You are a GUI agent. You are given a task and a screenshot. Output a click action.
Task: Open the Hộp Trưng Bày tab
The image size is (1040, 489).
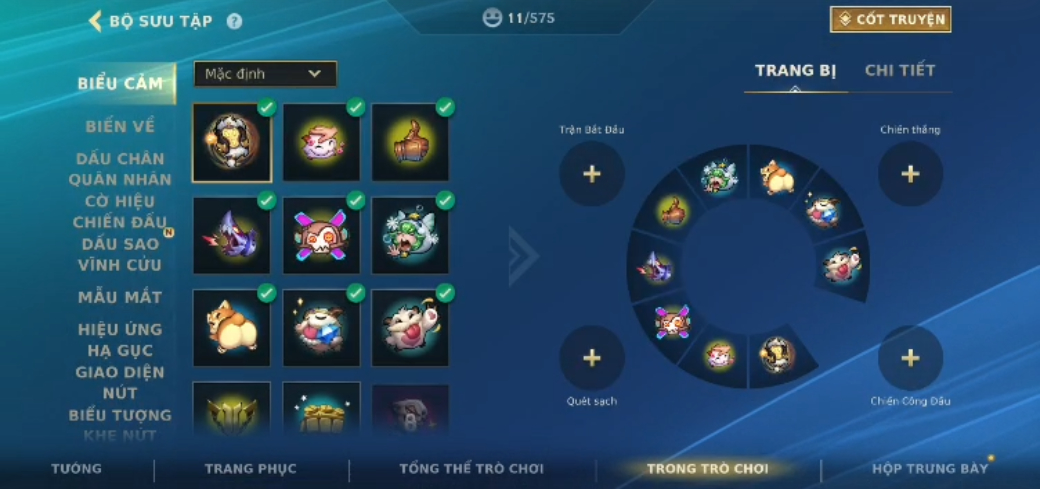[929, 468]
